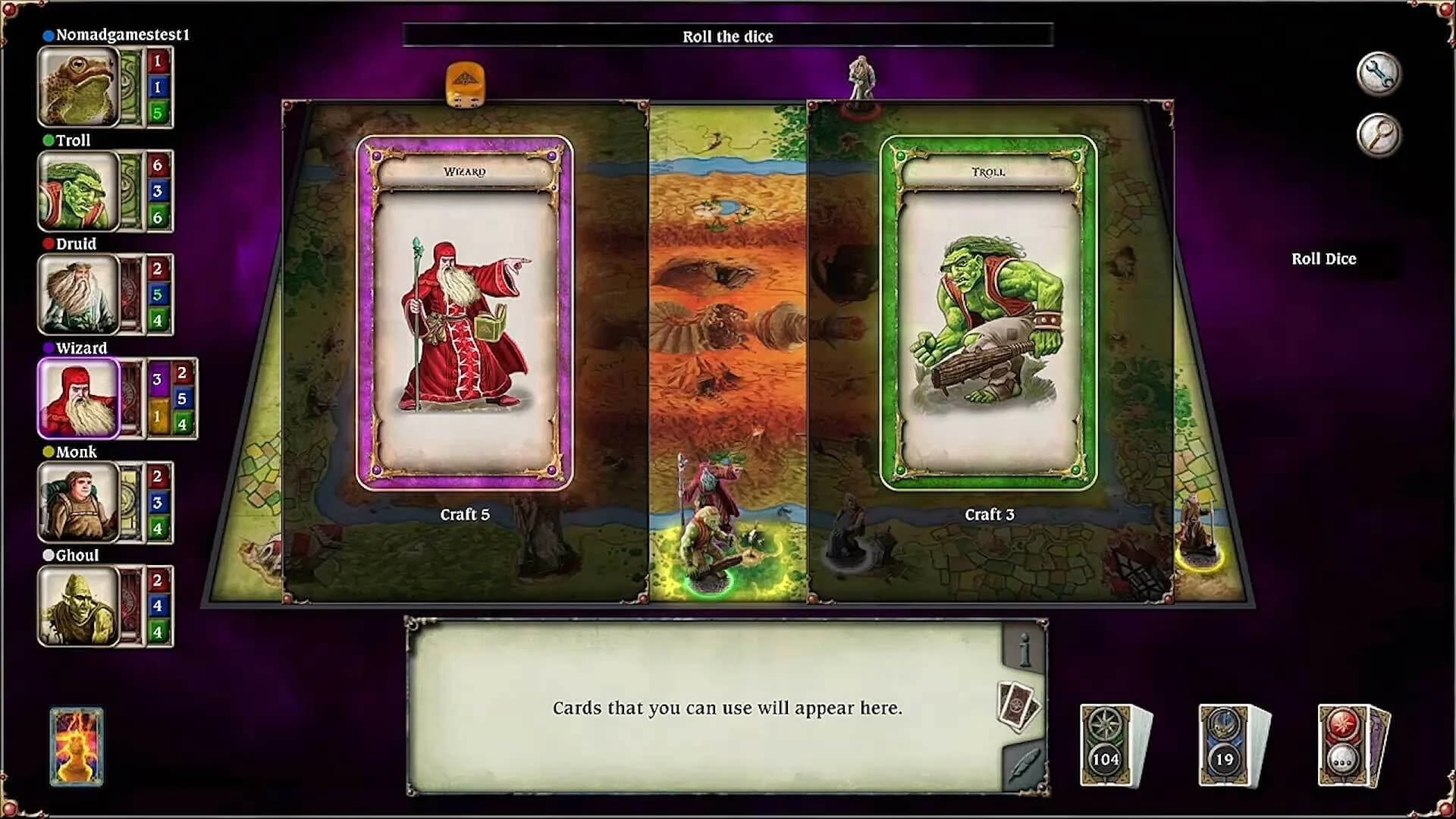Open the Adventure deck showing 104 cards
The image size is (1456, 819).
click(x=1105, y=739)
